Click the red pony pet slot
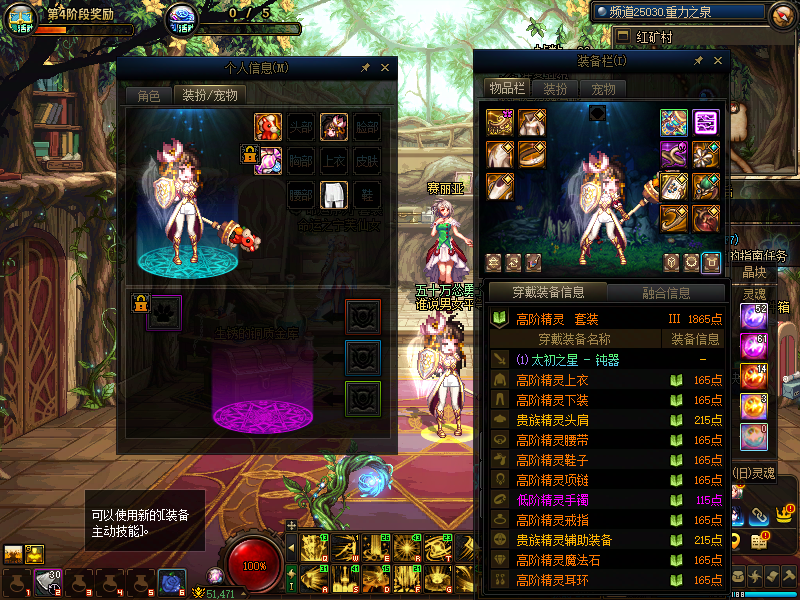 coord(267,127)
